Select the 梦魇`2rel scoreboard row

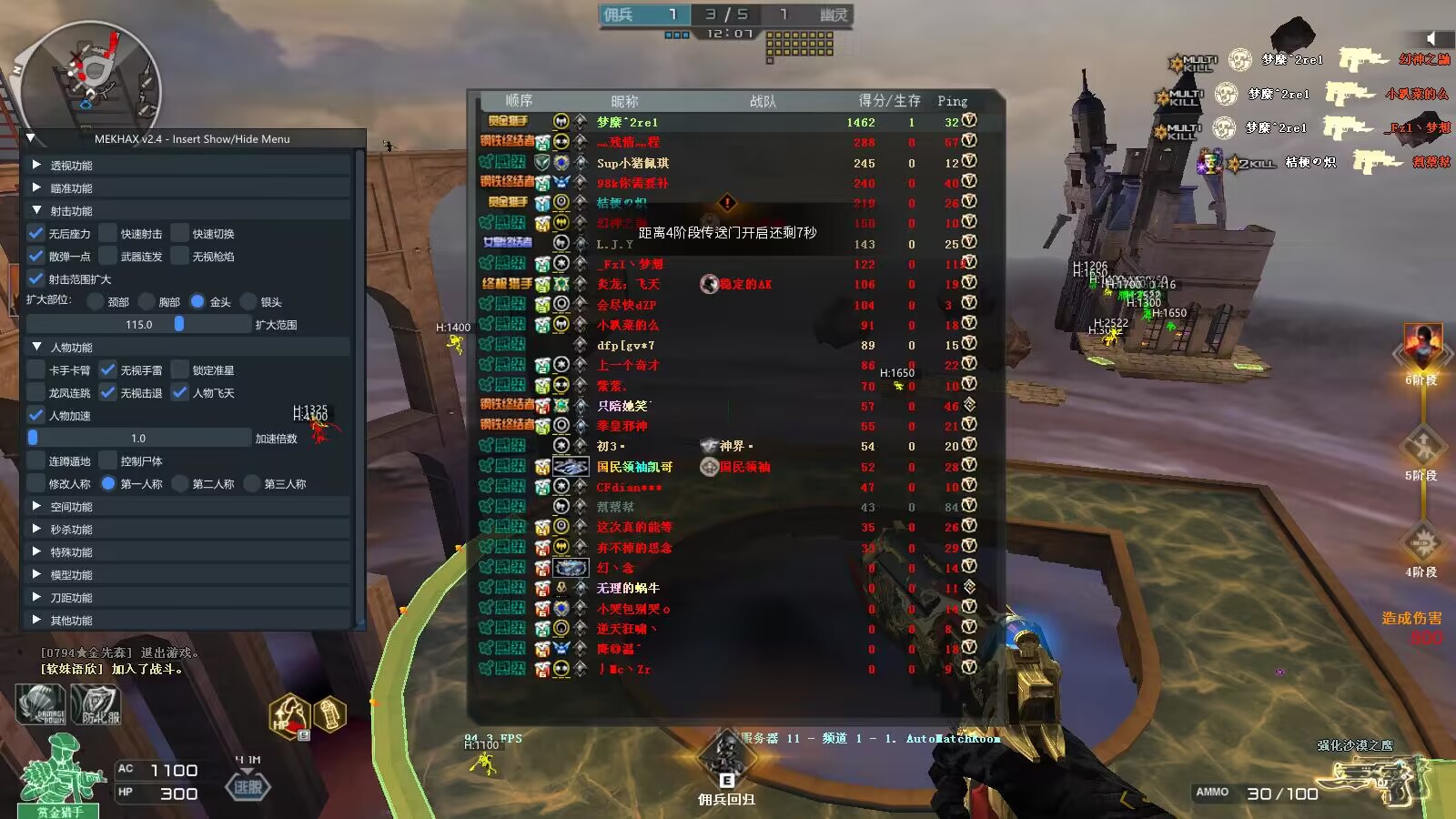click(728, 122)
